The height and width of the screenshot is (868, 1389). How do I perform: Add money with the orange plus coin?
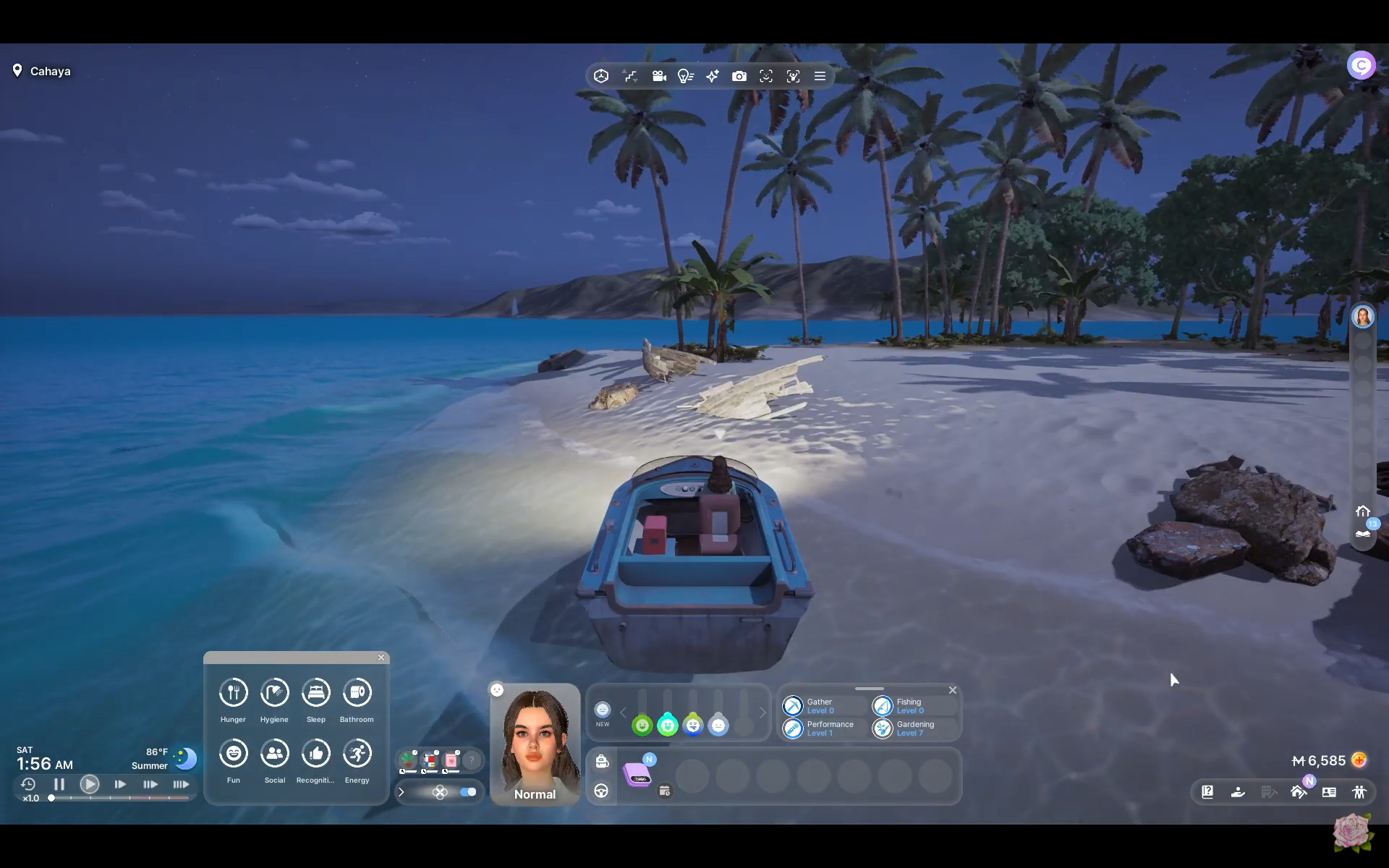[1359, 760]
